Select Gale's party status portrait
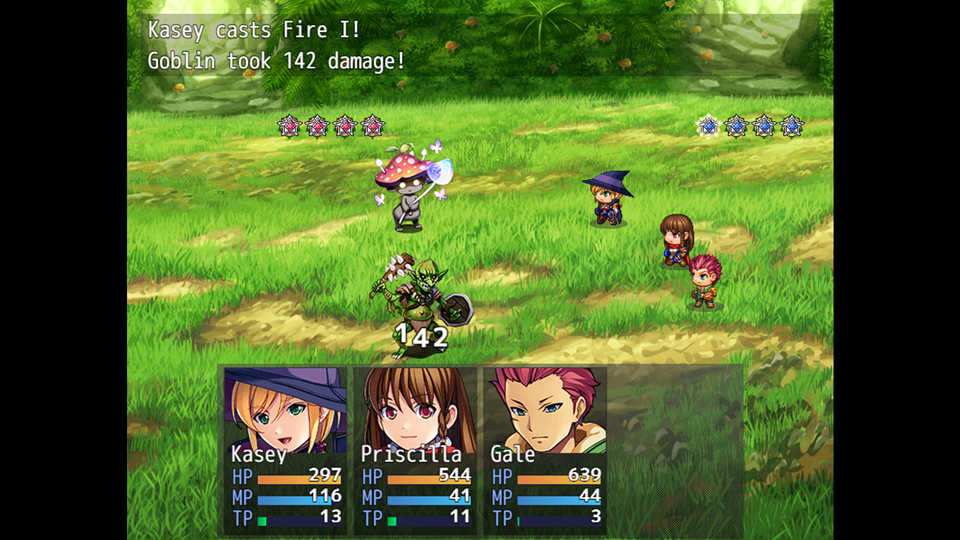Viewport: 960px width, 540px height. pos(545,410)
